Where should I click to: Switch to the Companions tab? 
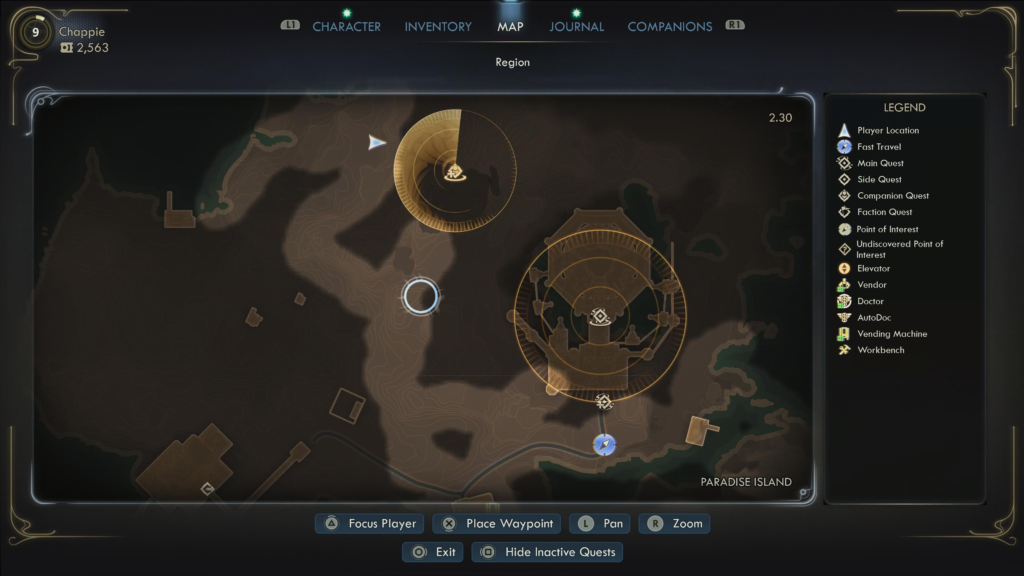coord(669,27)
